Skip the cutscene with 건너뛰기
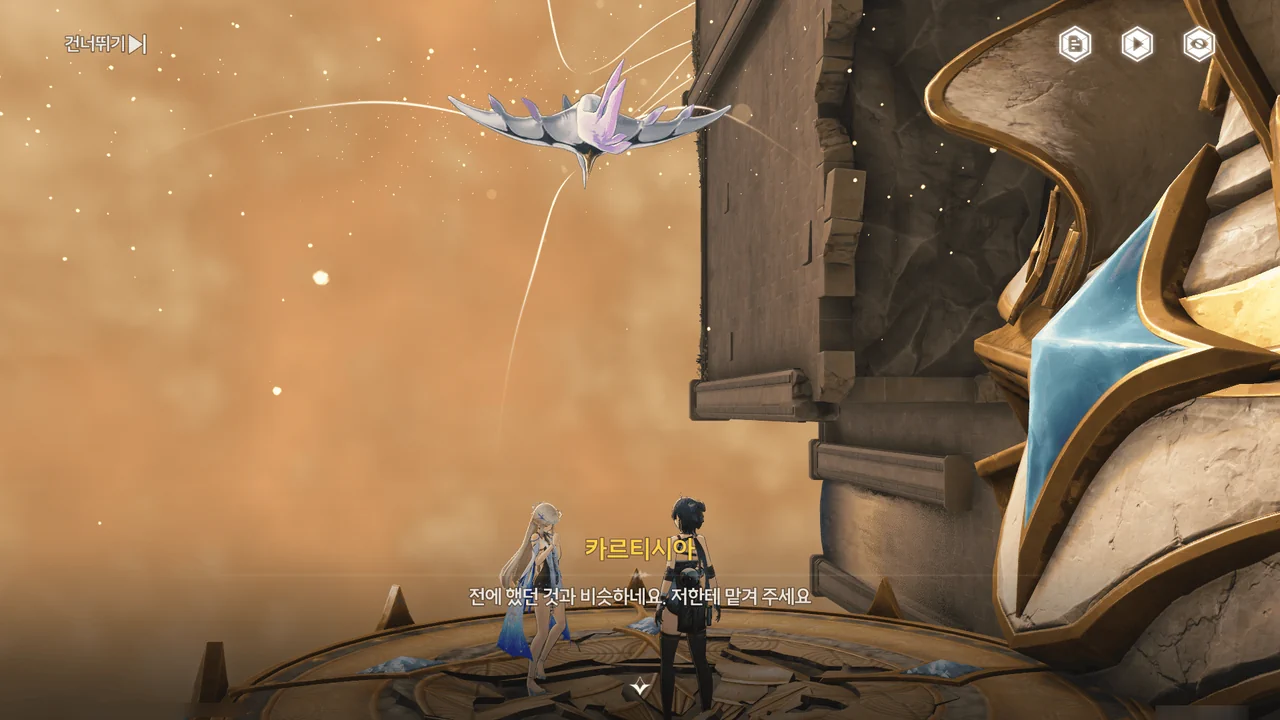The height and width of the screenshot is (720, 1280). [106, 44]
